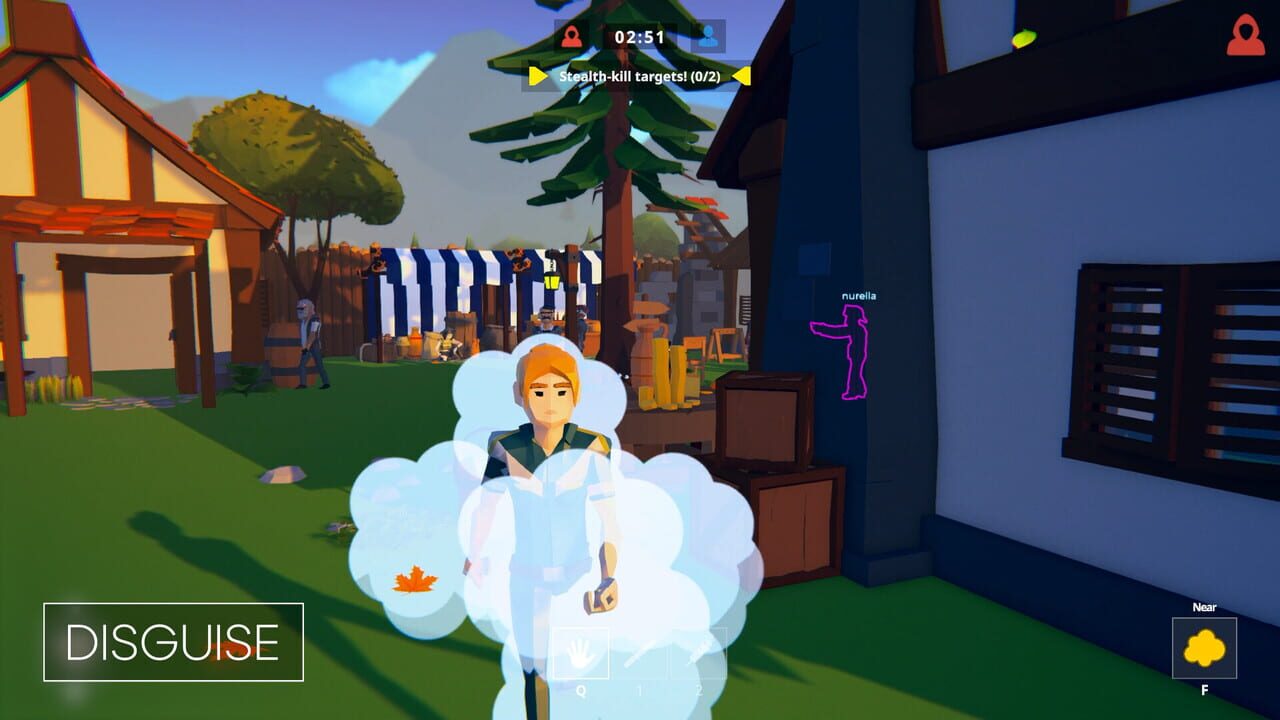Select the nurella nameplate tab
The image size is (1280, 720).
tap(860, 294)
